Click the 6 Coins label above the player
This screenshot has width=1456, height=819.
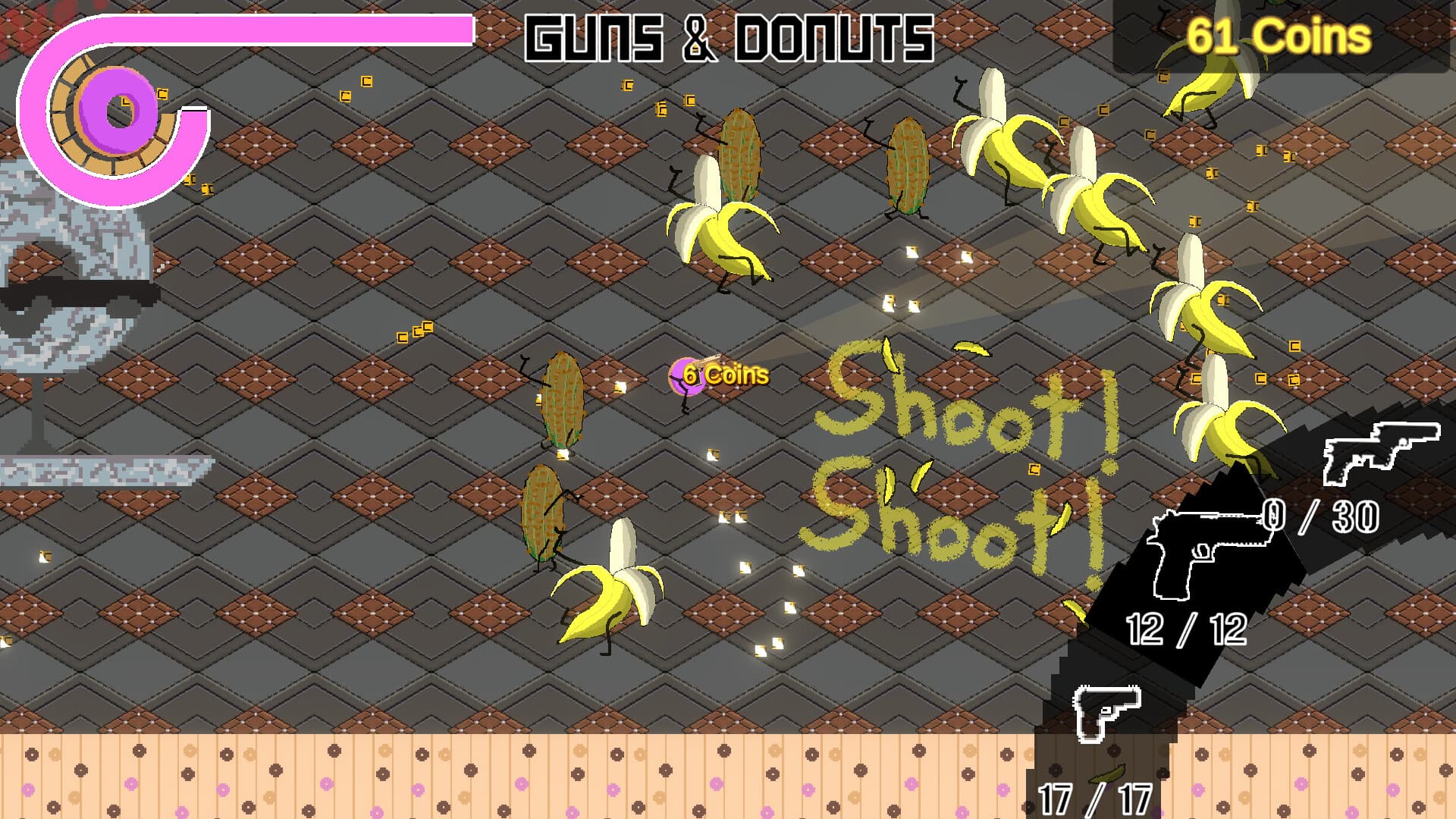coord(724,373)
